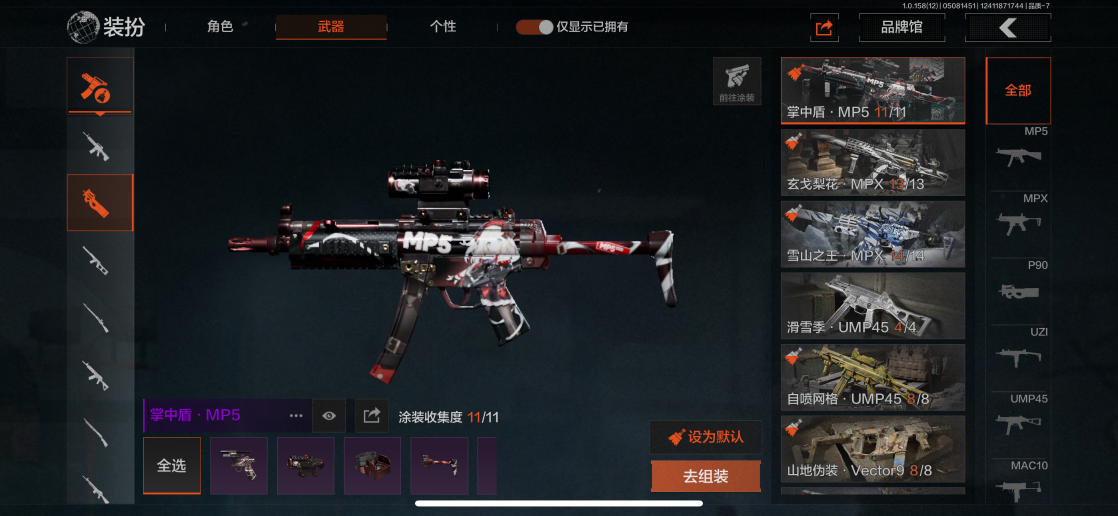Go back with the arrow button
The height and width of the screenshot is (516, 1118).
(x=1007, y=28)
